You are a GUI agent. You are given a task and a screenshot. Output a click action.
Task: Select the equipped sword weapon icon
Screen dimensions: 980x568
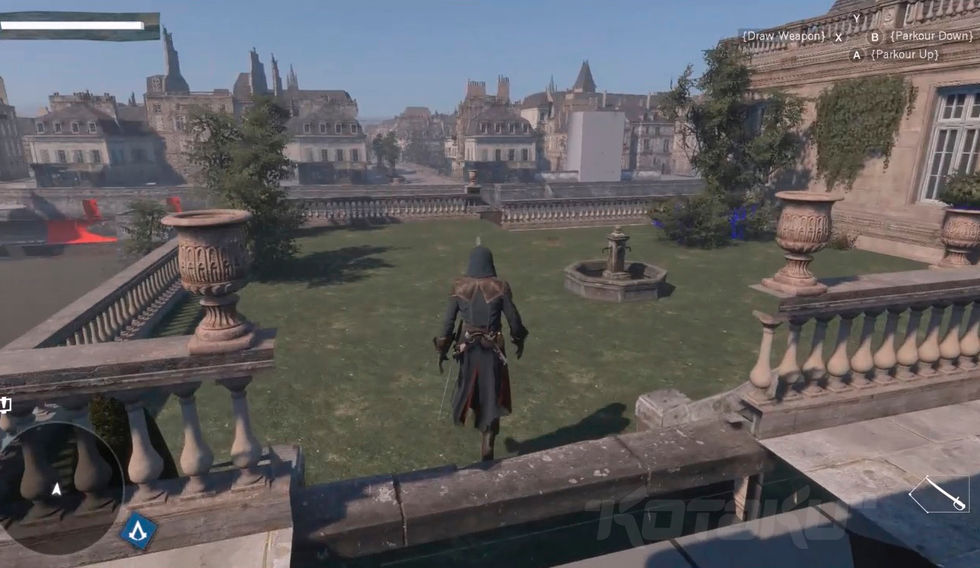(x=939, y=493)
